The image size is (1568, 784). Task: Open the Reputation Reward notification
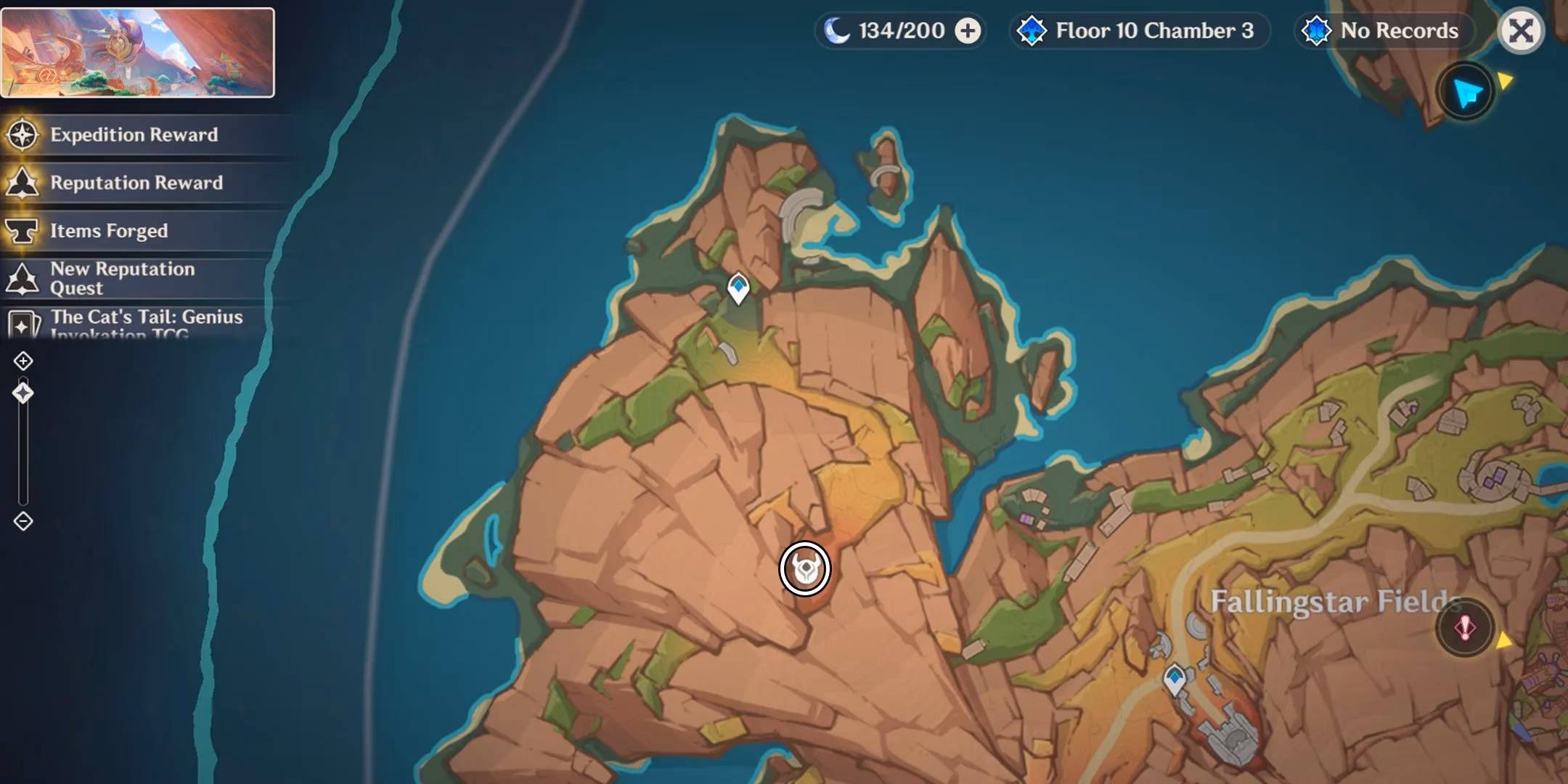[136, 183]
